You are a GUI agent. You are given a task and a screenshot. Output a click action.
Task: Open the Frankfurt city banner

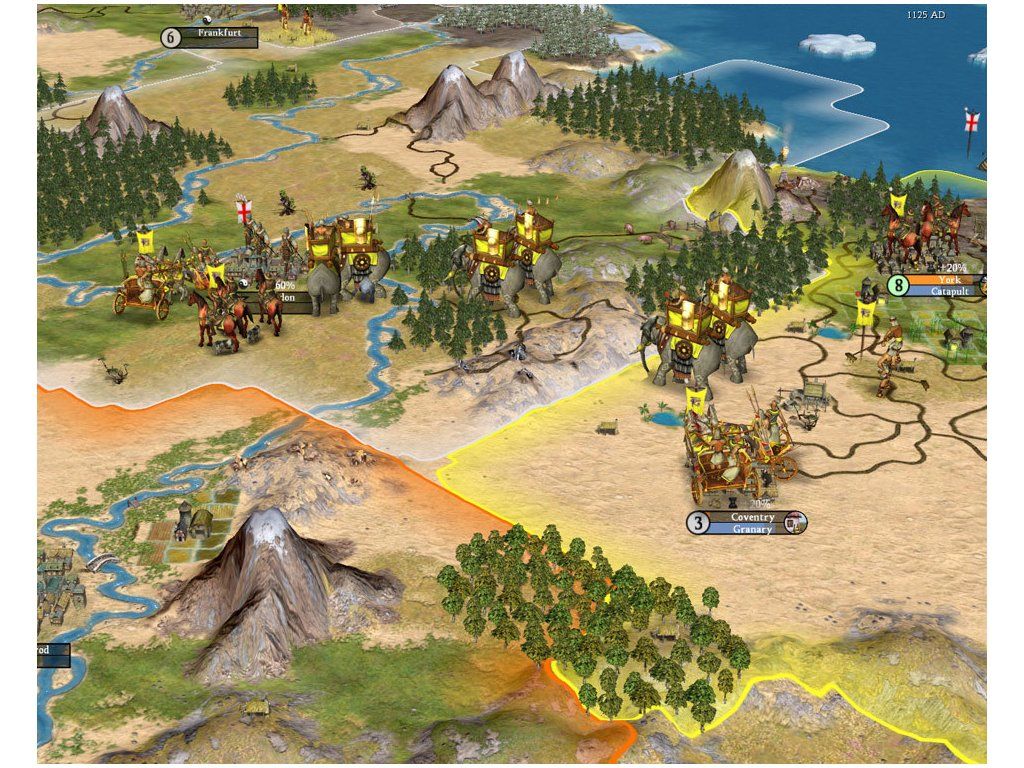221,33
